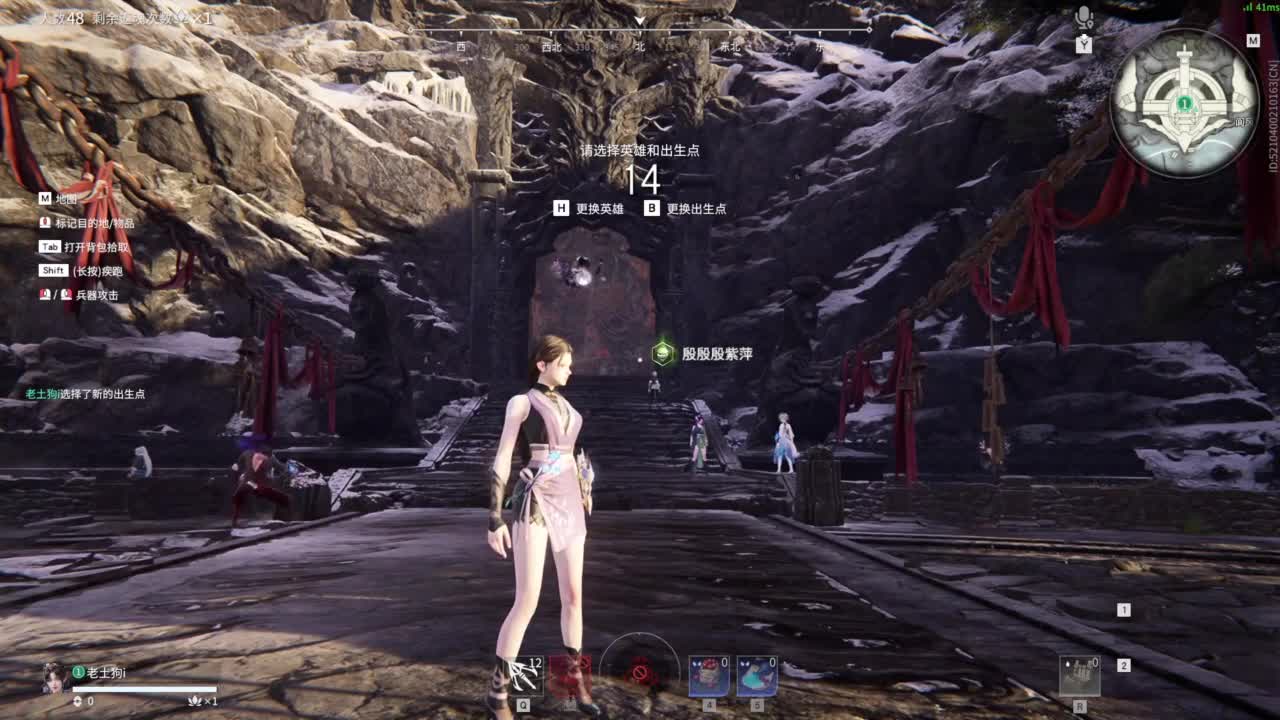Toggle the mute state of the voice mic
This screenshot has height=720, width=1280.
1082,15
